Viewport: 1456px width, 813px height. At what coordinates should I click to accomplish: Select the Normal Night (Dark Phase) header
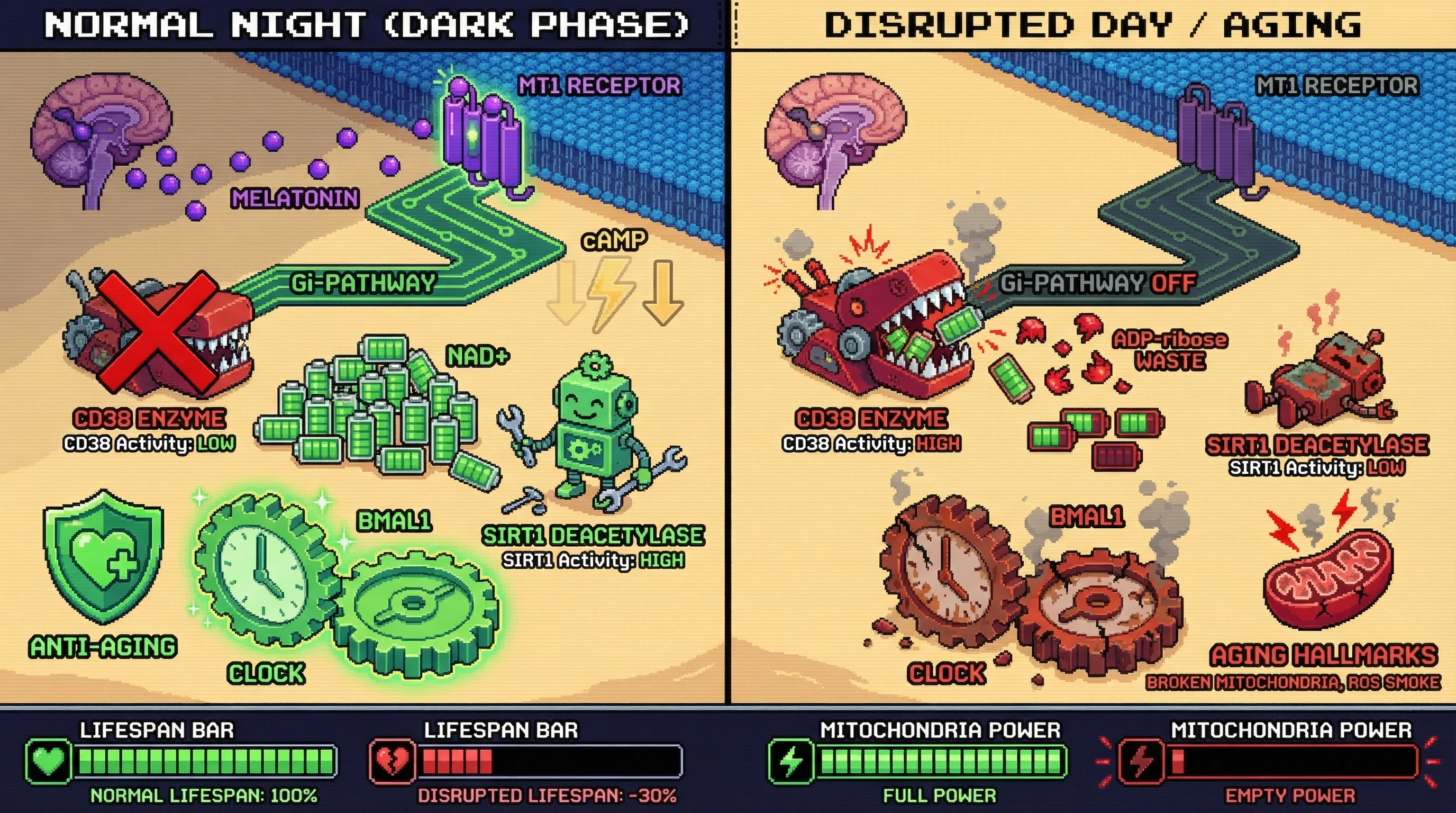coord(366,25)
